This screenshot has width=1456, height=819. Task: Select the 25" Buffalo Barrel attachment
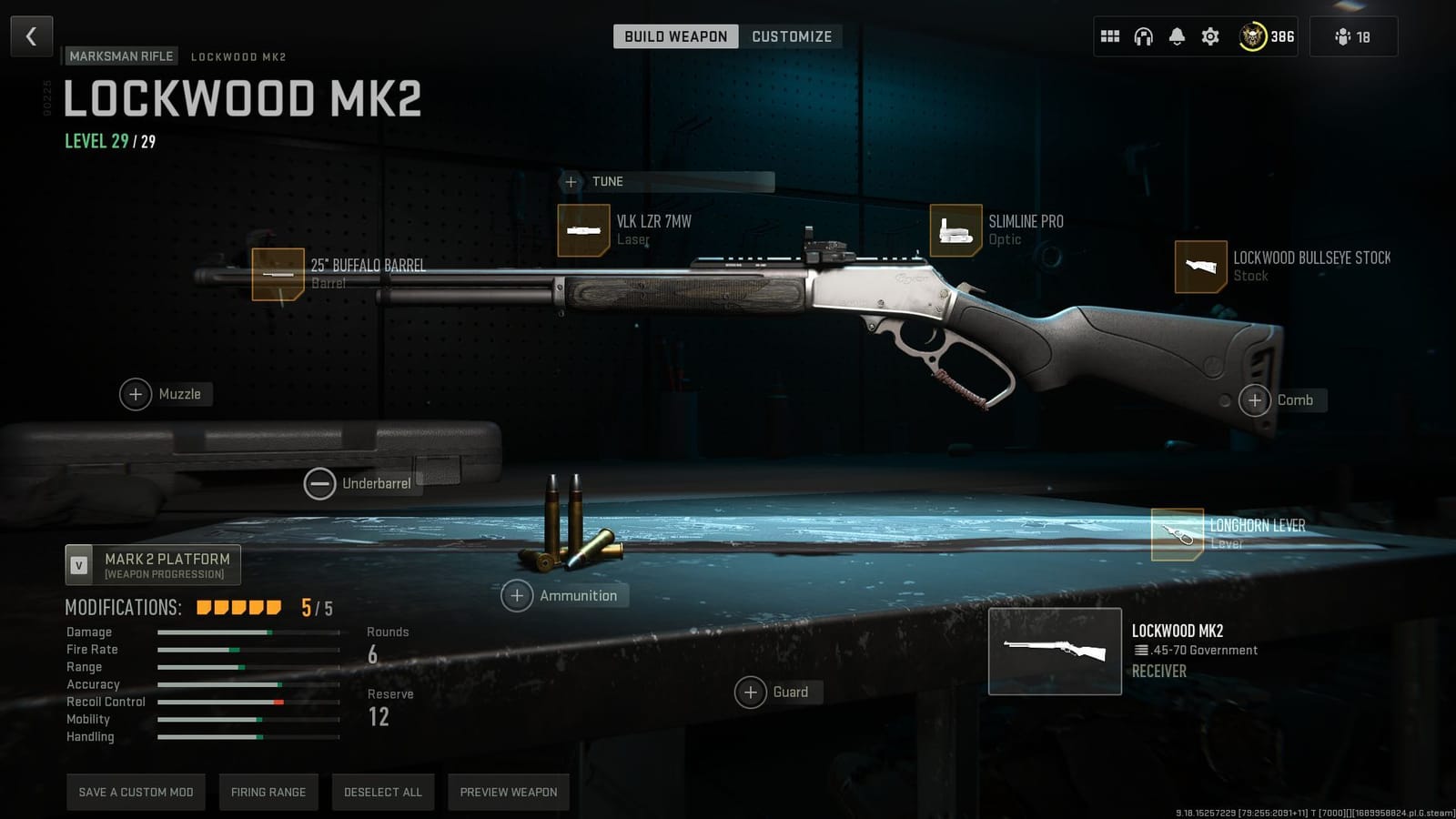(280, 273)
